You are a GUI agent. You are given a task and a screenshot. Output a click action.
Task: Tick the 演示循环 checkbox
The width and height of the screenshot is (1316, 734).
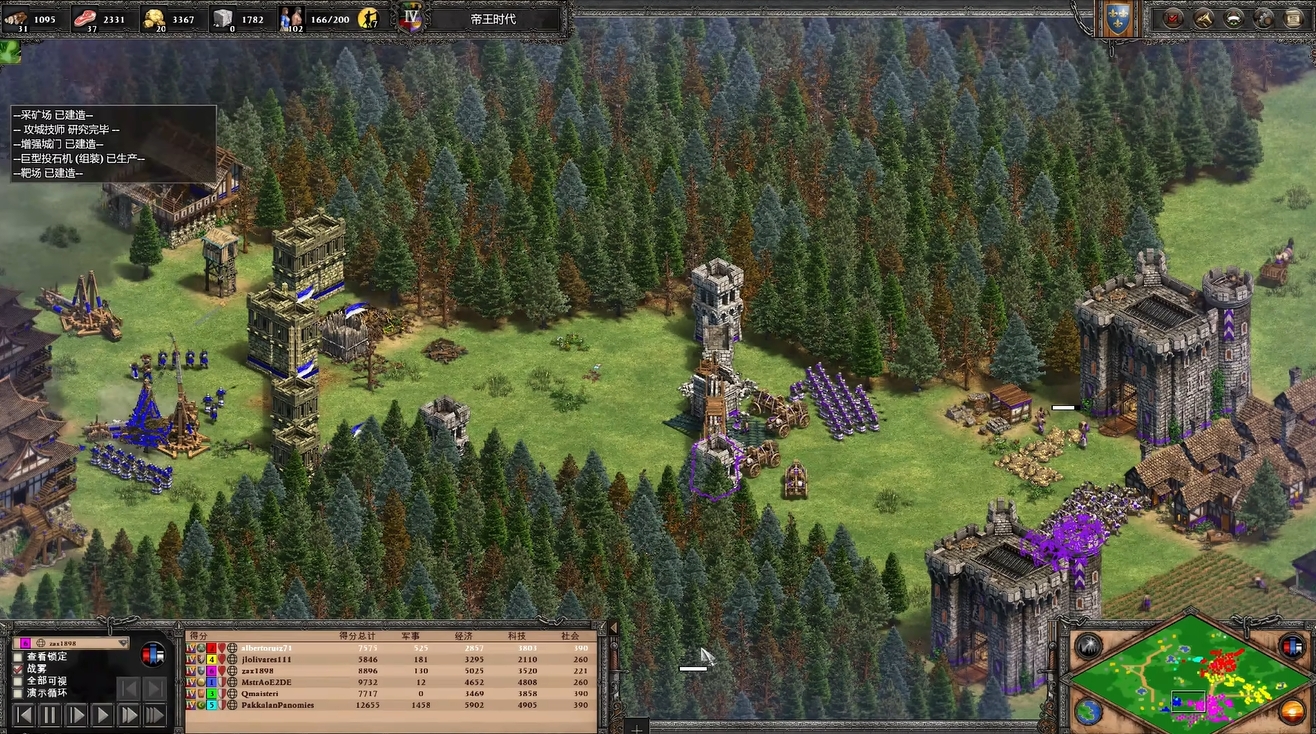coord(18,693)
